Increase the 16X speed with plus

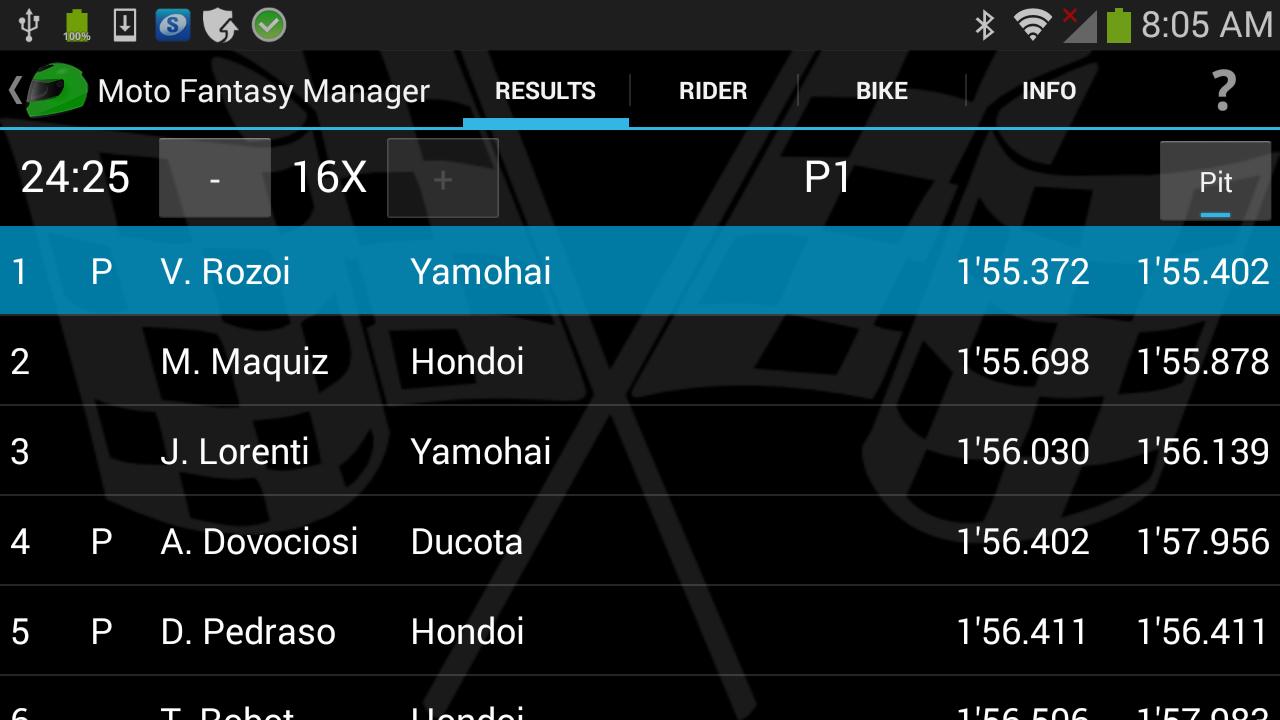443,178
